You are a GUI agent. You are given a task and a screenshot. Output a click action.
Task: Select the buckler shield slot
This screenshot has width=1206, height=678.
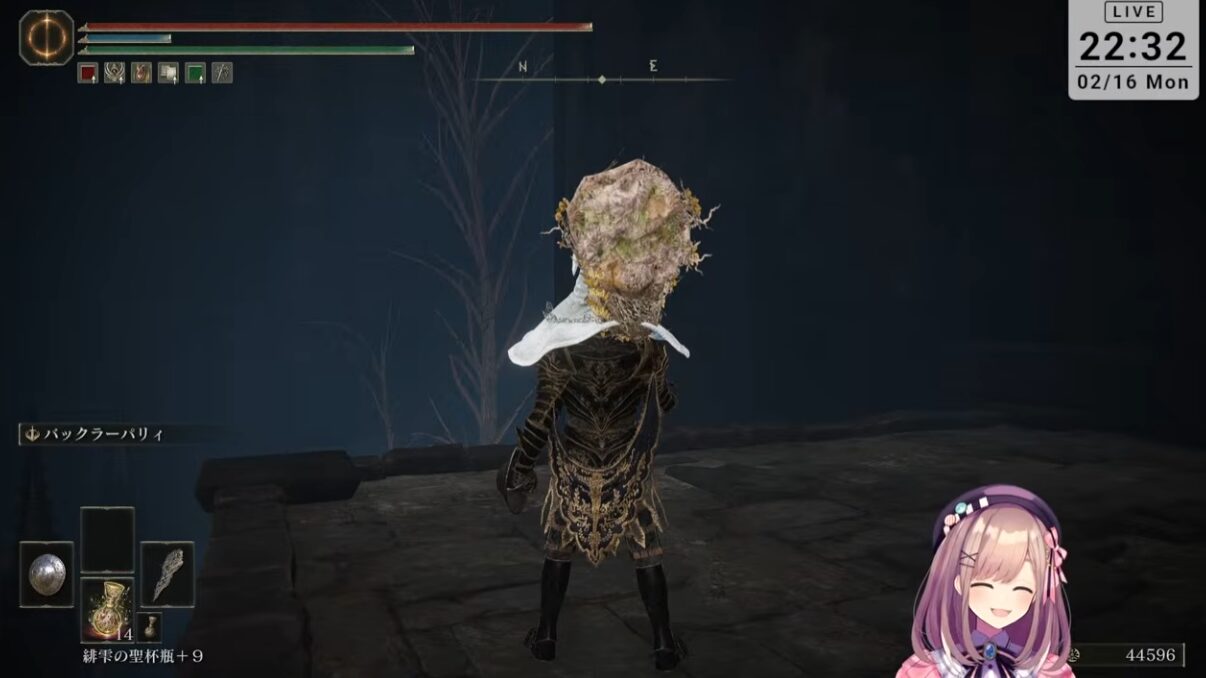[46, 574]
